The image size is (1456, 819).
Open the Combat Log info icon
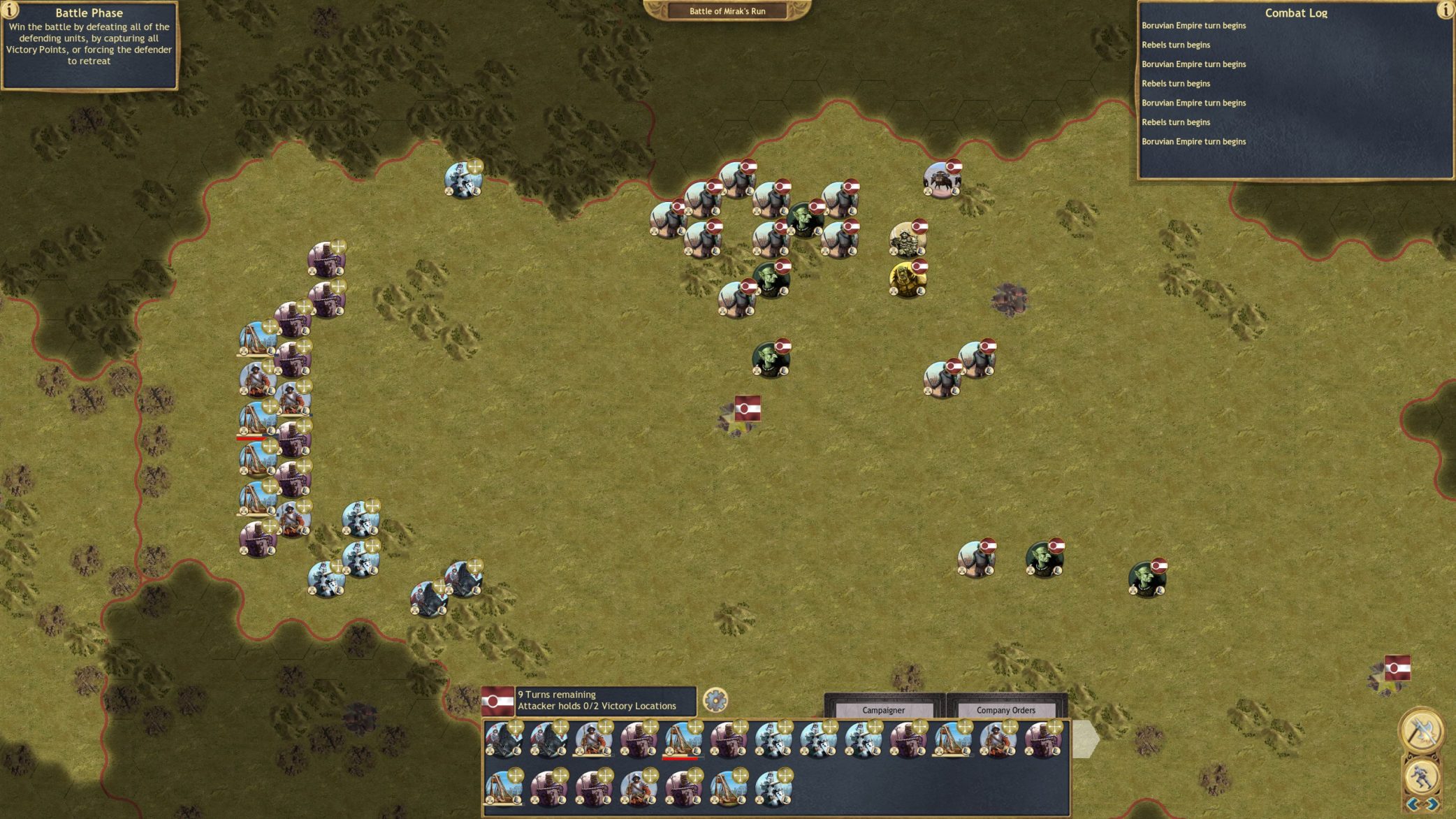tap(1445, 10)
